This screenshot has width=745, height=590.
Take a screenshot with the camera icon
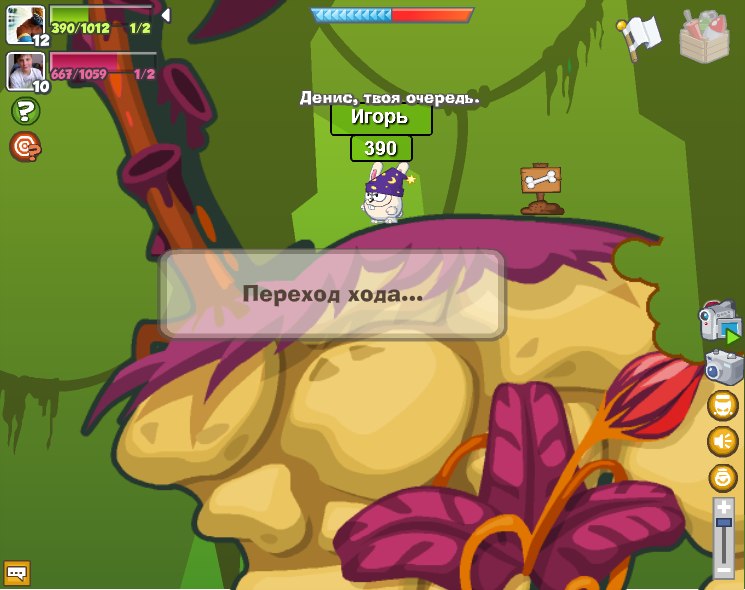(724, 367)
